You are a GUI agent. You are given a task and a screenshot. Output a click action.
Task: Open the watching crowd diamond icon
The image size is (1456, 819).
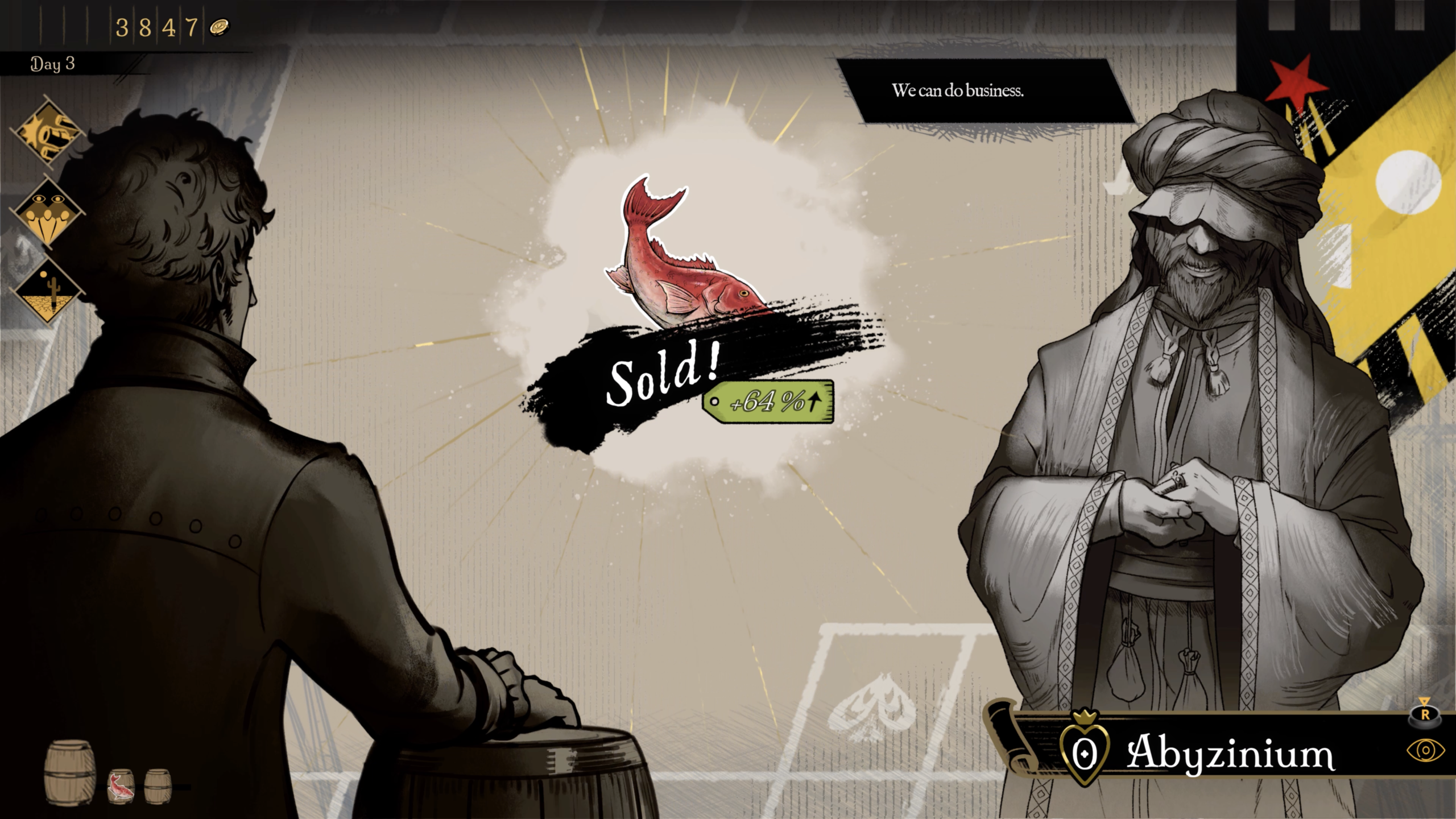[x=47, y=212]
